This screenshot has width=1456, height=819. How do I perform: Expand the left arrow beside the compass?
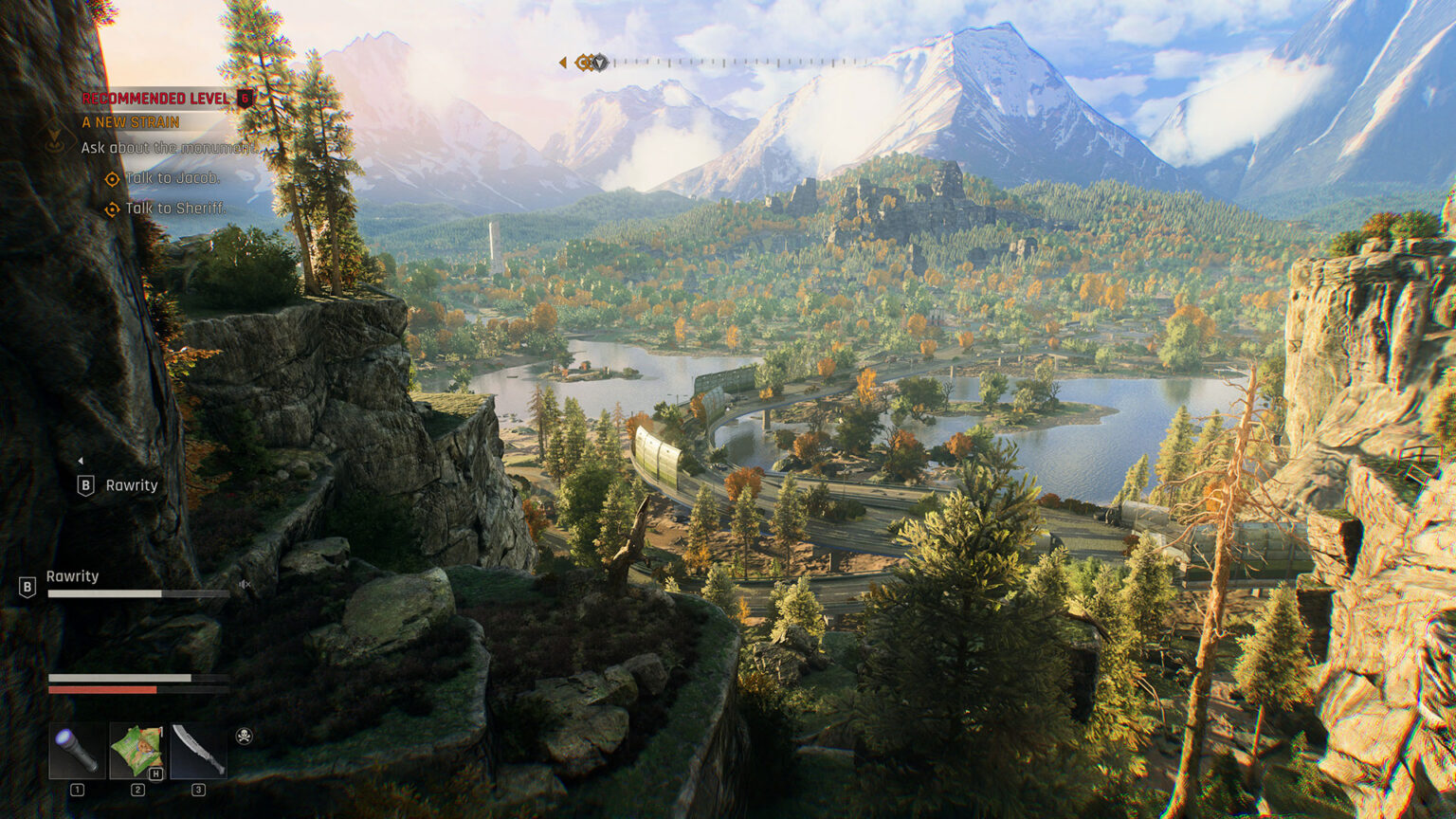click(x=562, y=61)
